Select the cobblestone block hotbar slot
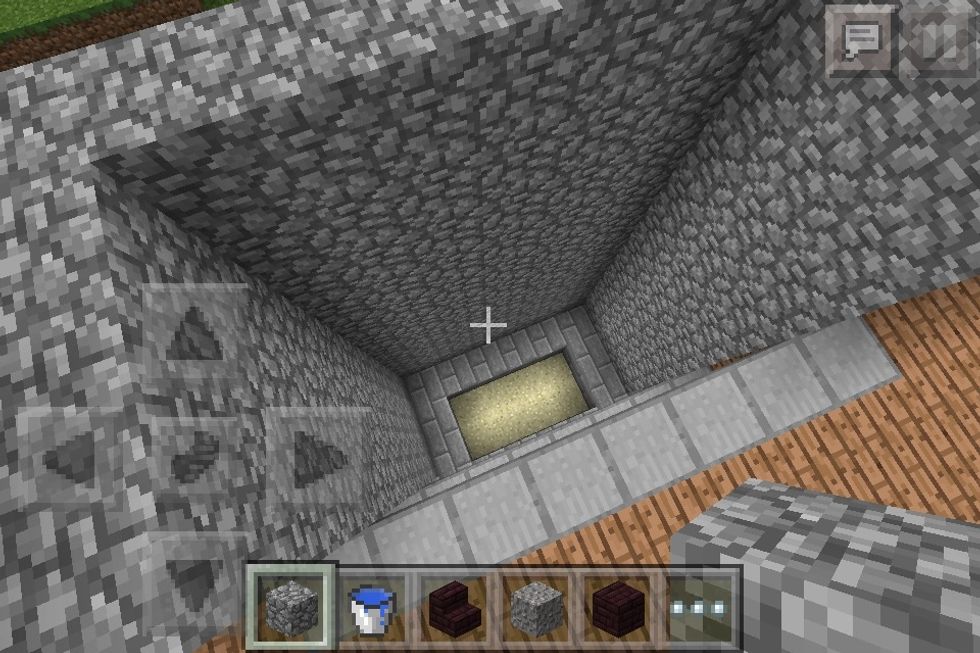Image resolution: width=980 pixels, height=653 pixels. pyautogui.click(x=293, y=607)
